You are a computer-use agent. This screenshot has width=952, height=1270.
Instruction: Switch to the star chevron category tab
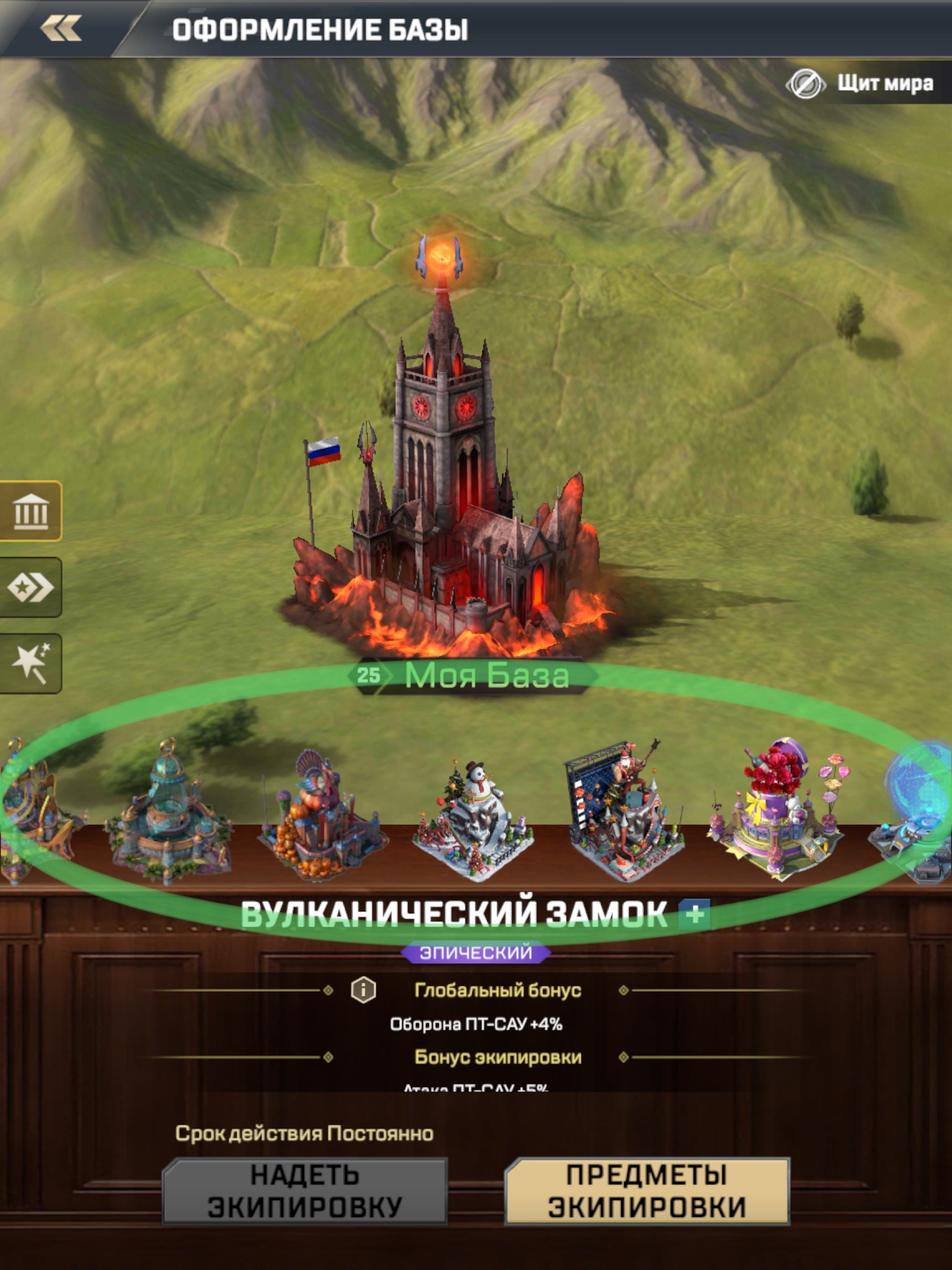point(31,587)
